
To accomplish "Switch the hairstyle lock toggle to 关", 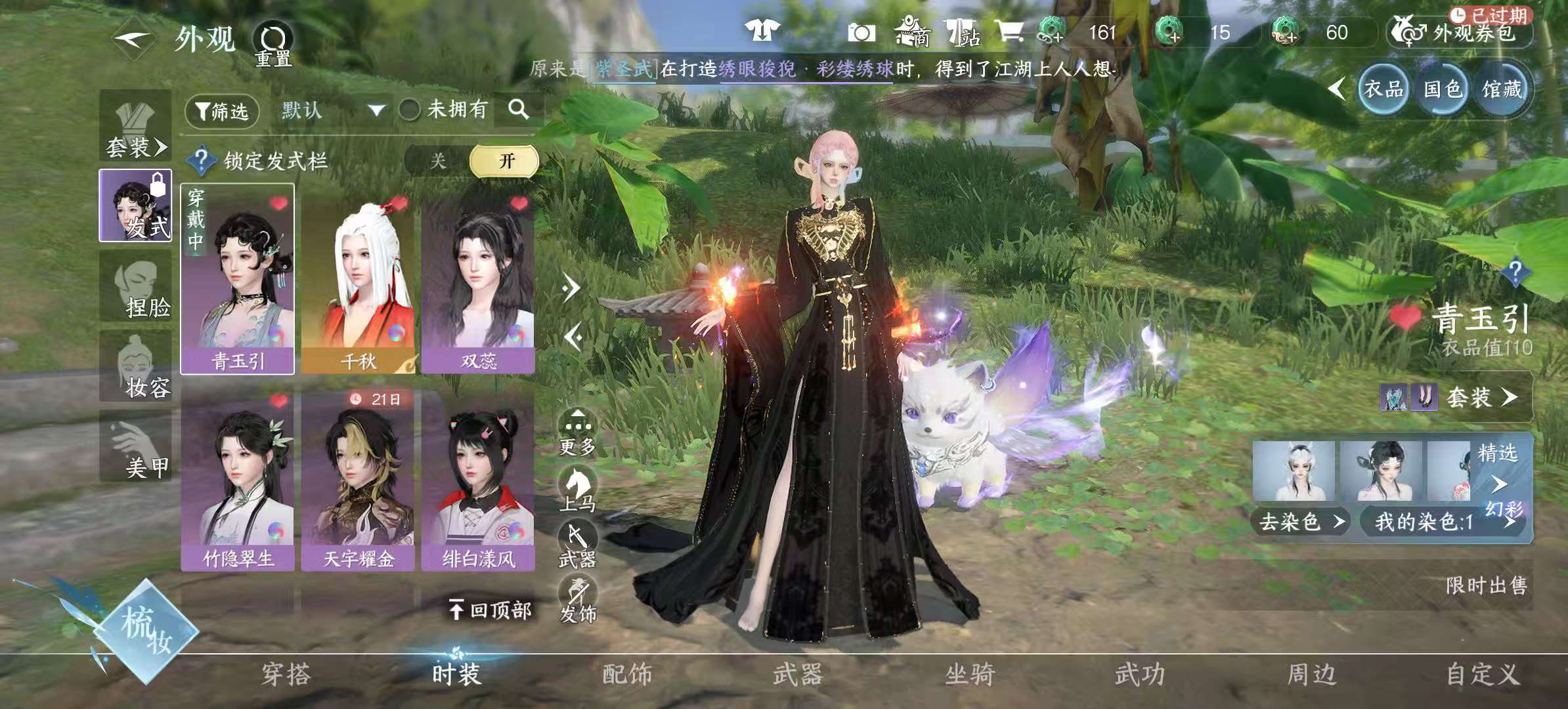I will [439, 160].
